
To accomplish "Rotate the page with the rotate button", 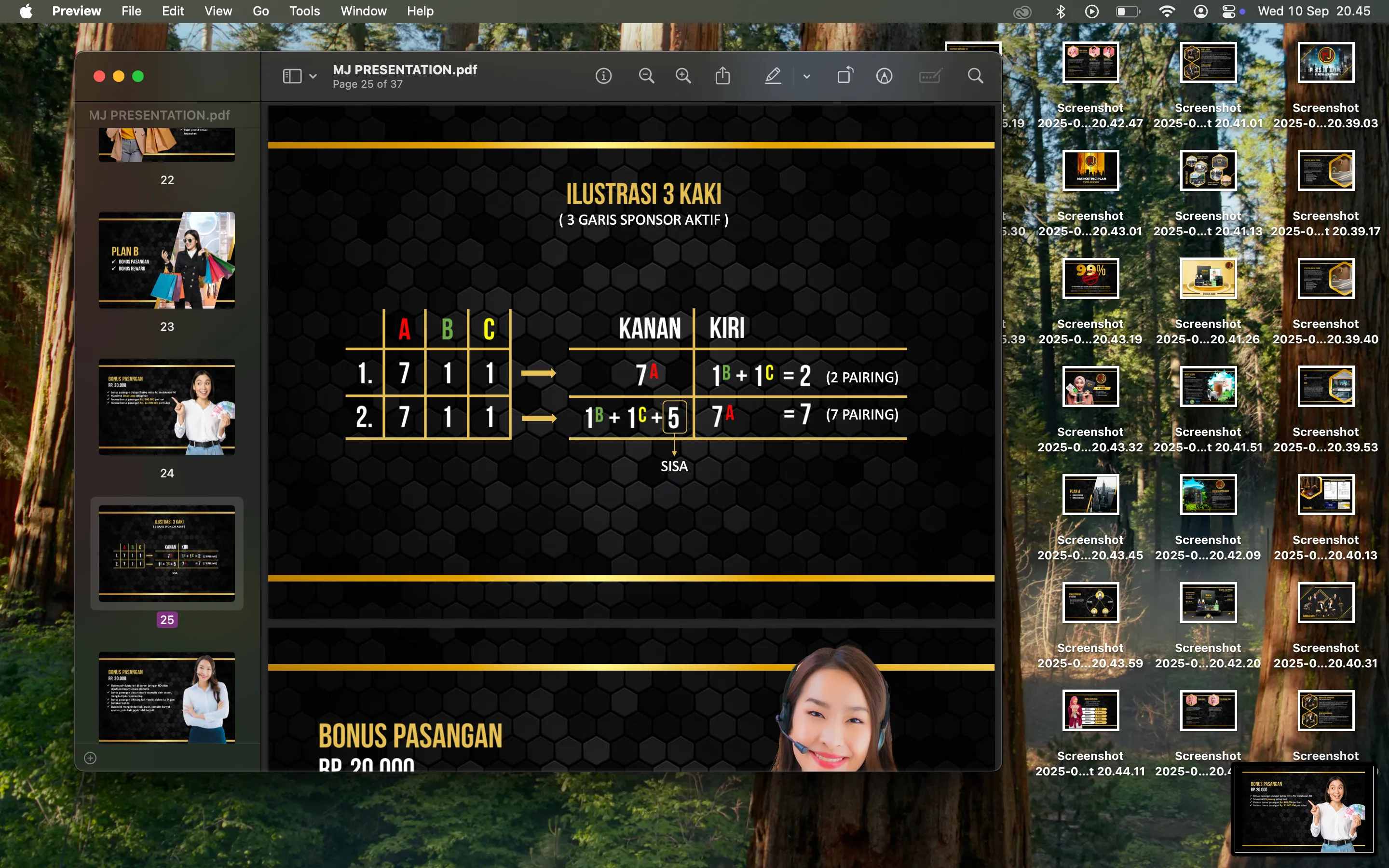I will [845, 76].
